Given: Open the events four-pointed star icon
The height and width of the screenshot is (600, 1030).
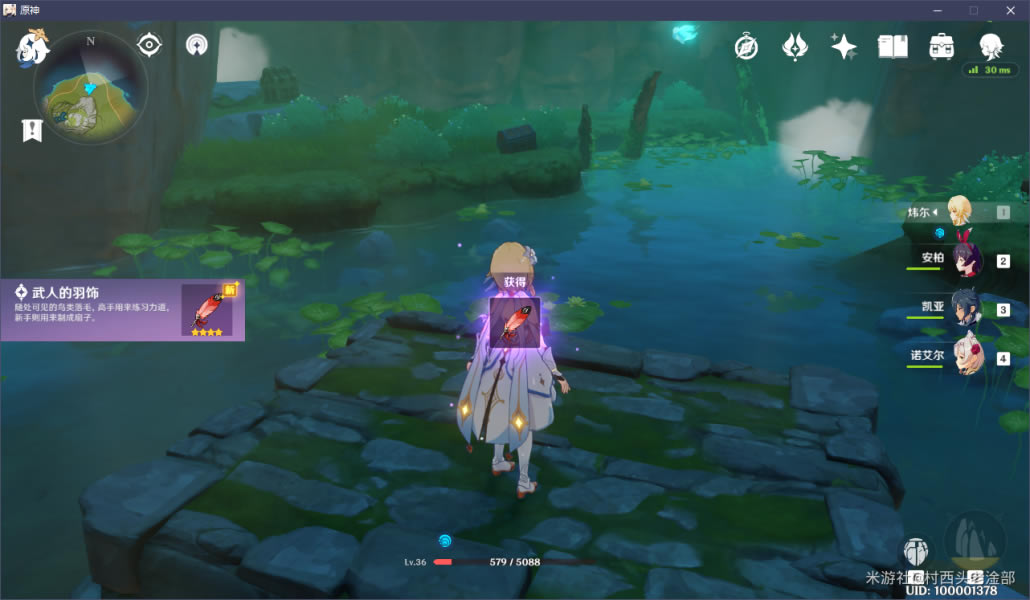Looking at the screenshot, I should [843, 46].
